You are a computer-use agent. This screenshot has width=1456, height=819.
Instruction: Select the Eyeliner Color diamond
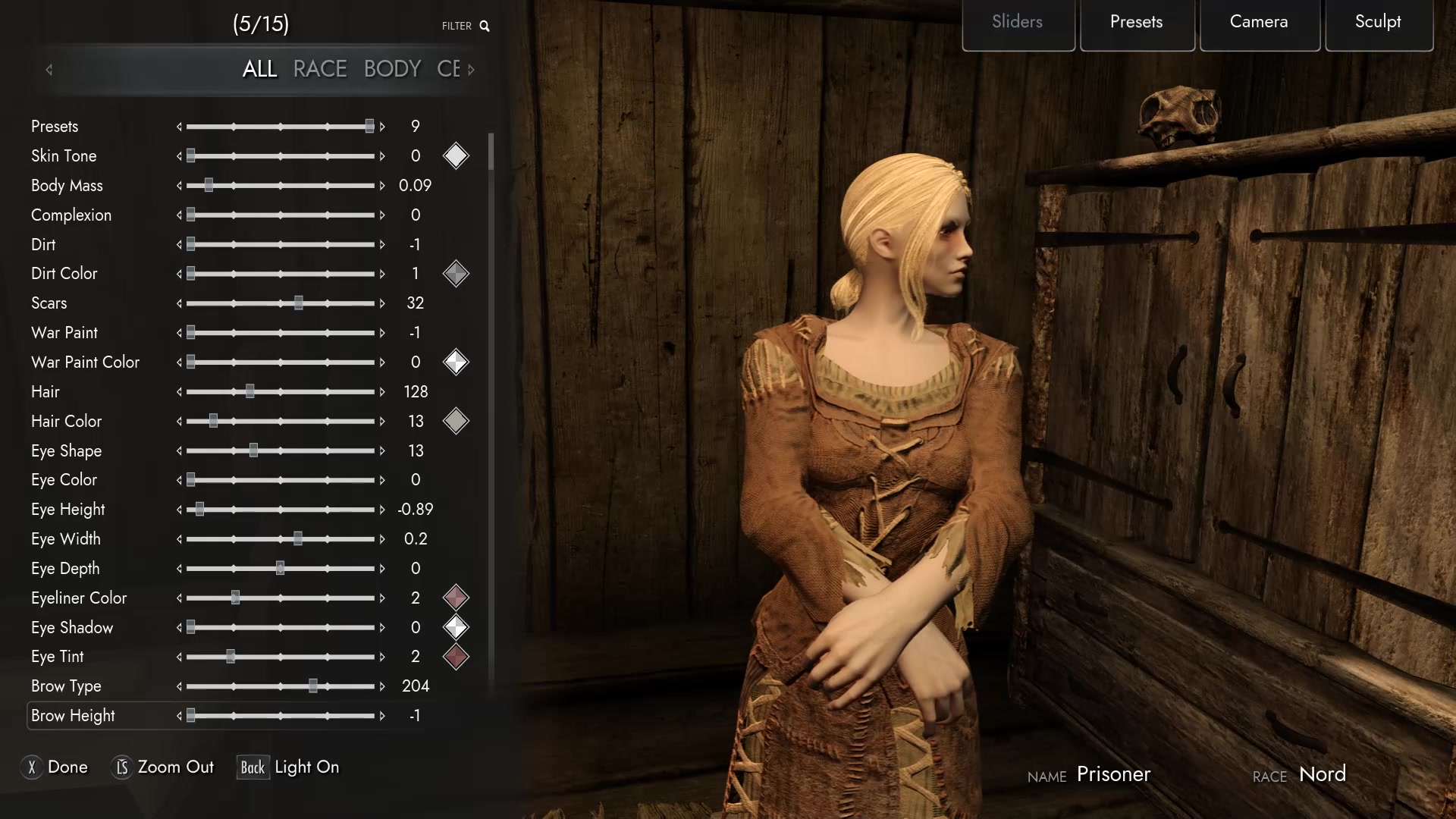point(456,598)
